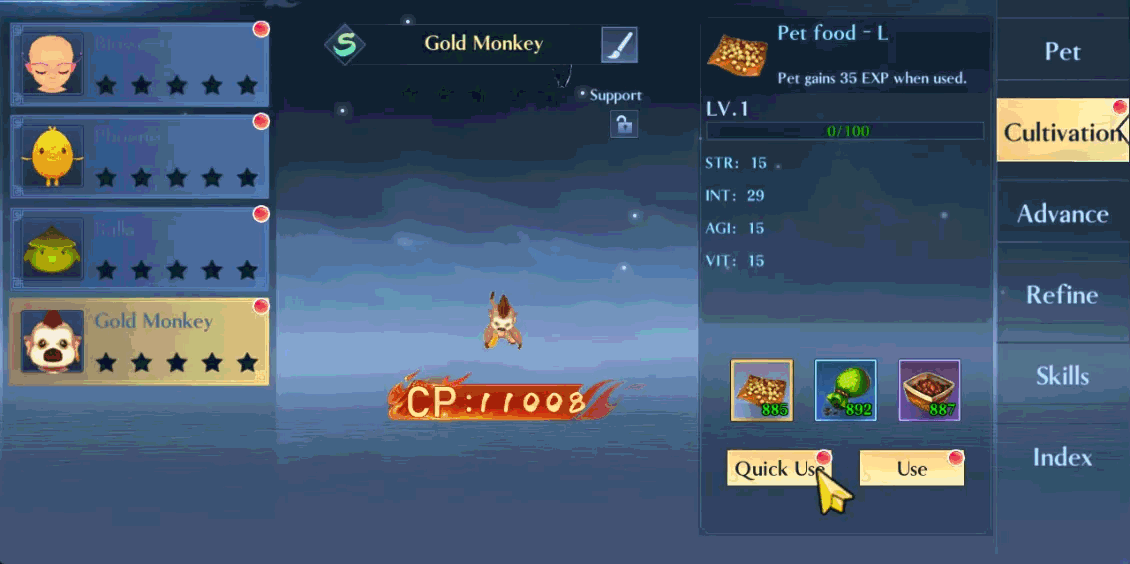Switch to the Pet tab
Image resolution: width=1130 pixels, height=564 pixels.
[x=1062, y=51]
